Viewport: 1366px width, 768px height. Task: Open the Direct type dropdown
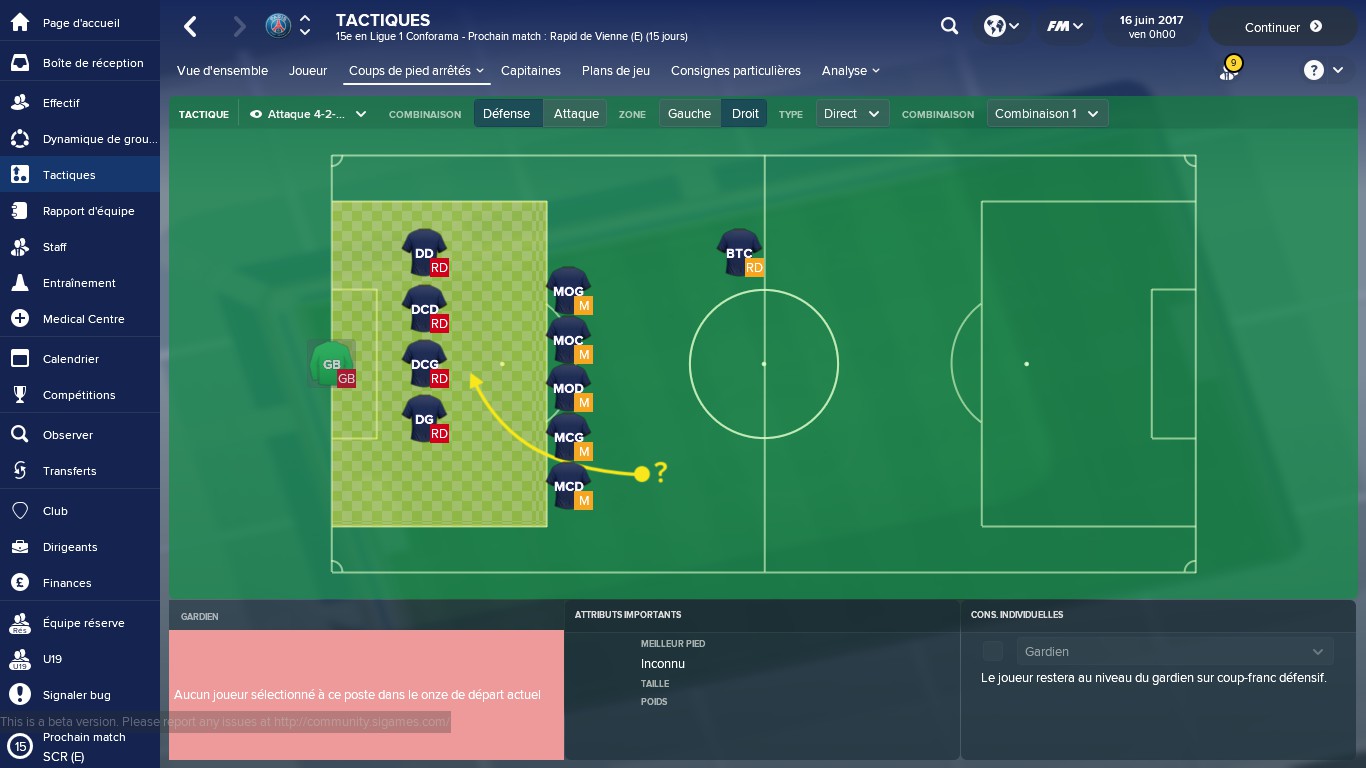click(x=851, y=114)
